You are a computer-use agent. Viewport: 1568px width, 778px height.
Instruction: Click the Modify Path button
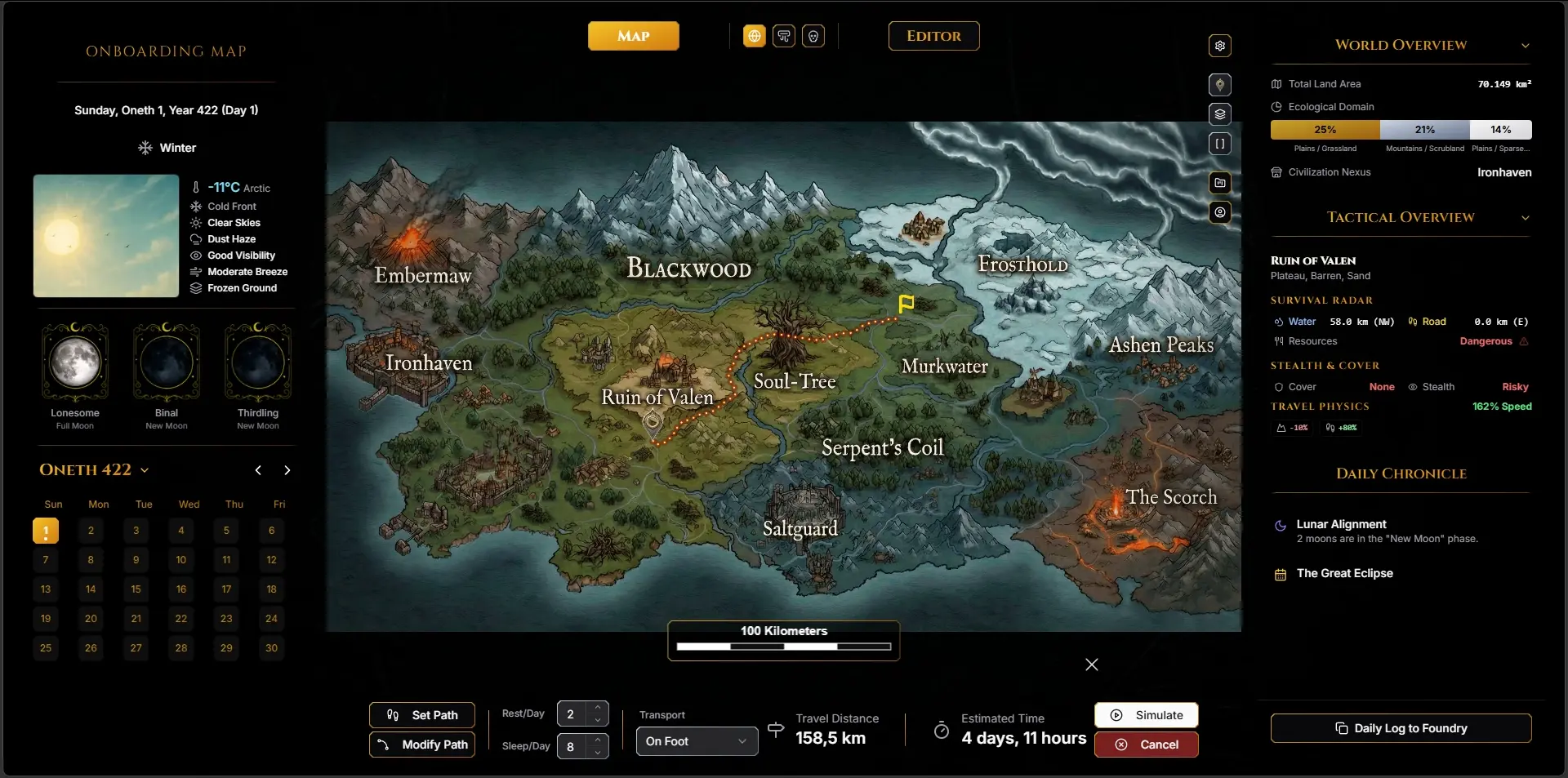pyautogui.click(x=422, y=745)
